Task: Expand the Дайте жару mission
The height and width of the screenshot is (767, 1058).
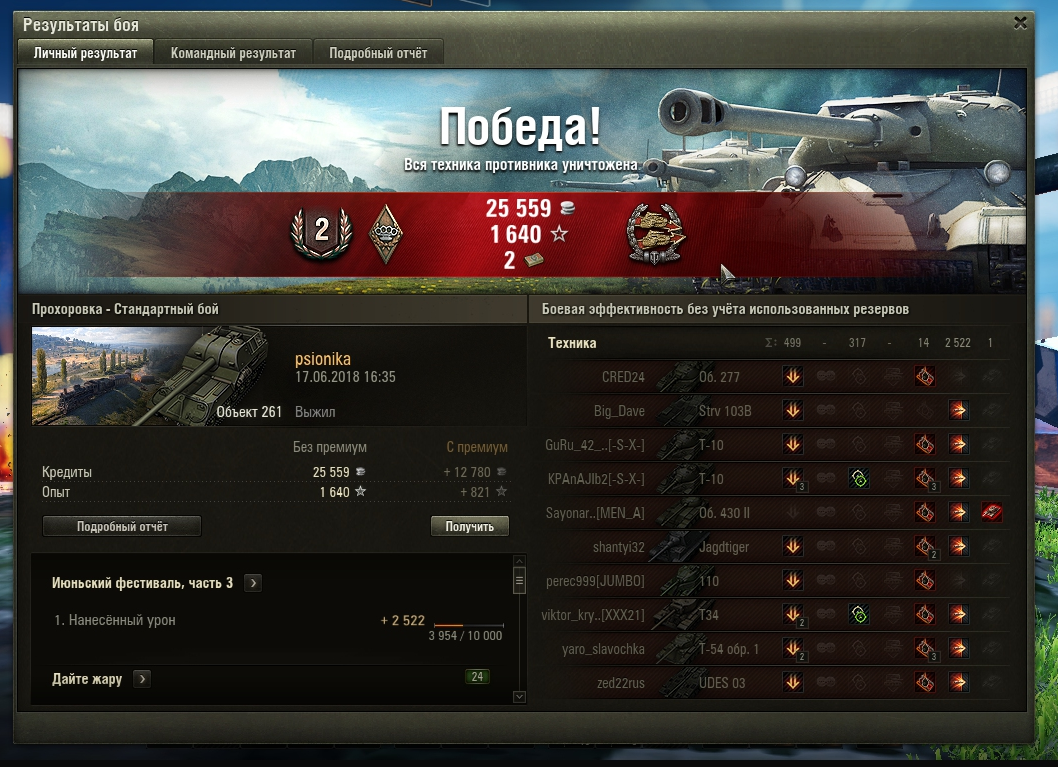Action: (142, 680)
